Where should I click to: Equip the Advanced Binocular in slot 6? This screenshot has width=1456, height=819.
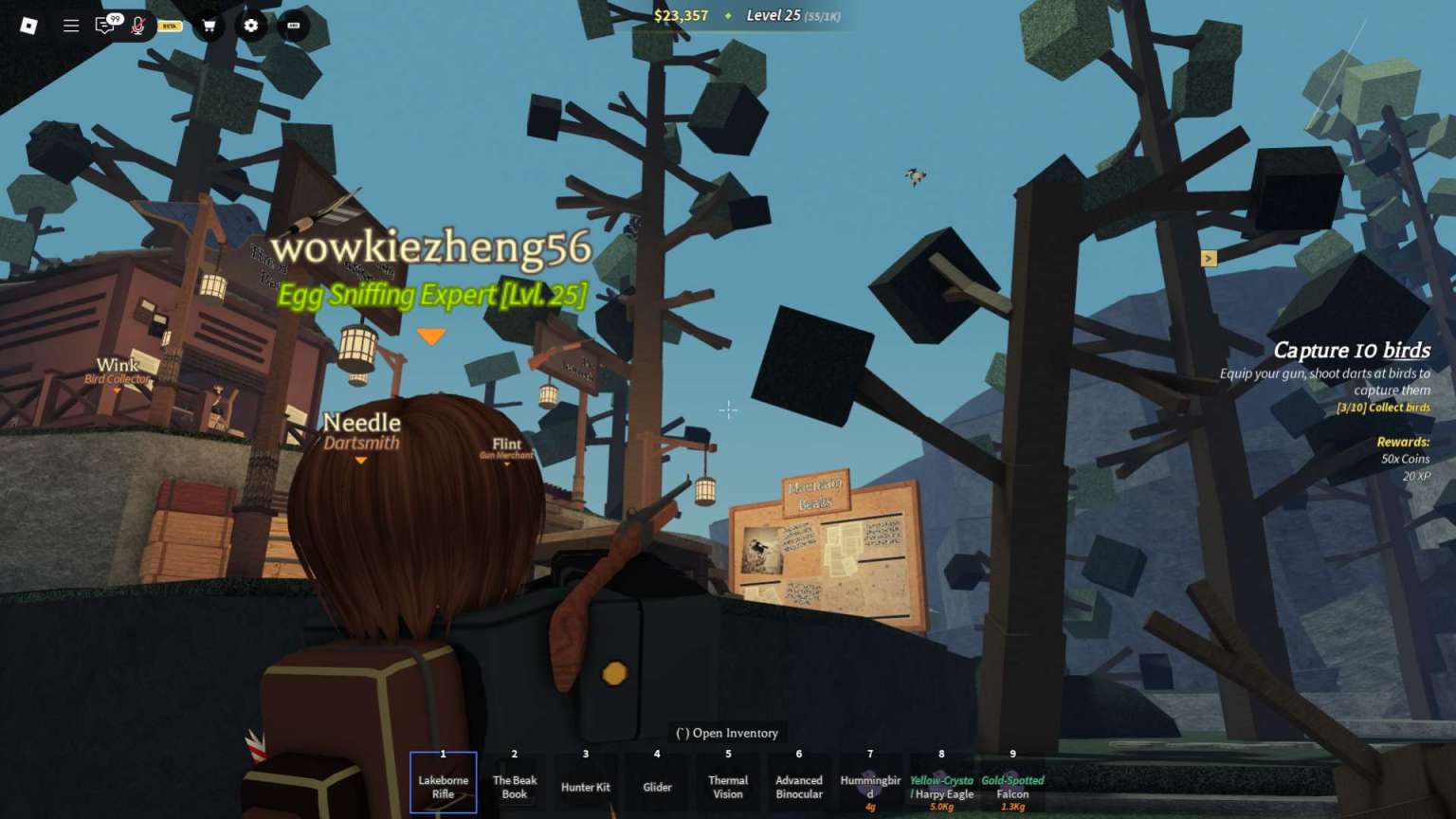click(798, 783)
